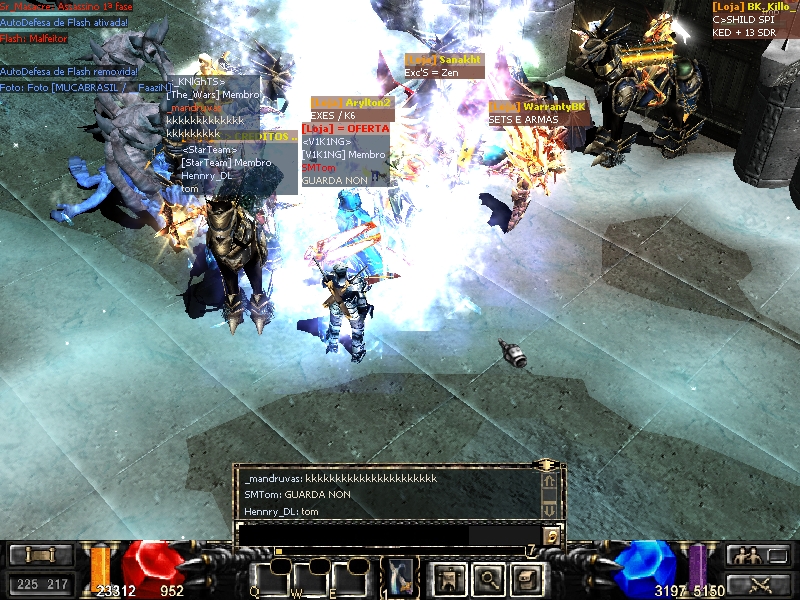Click the crossed swords button
This screenshot has width=800, height=600.
[x=748, y=584]
